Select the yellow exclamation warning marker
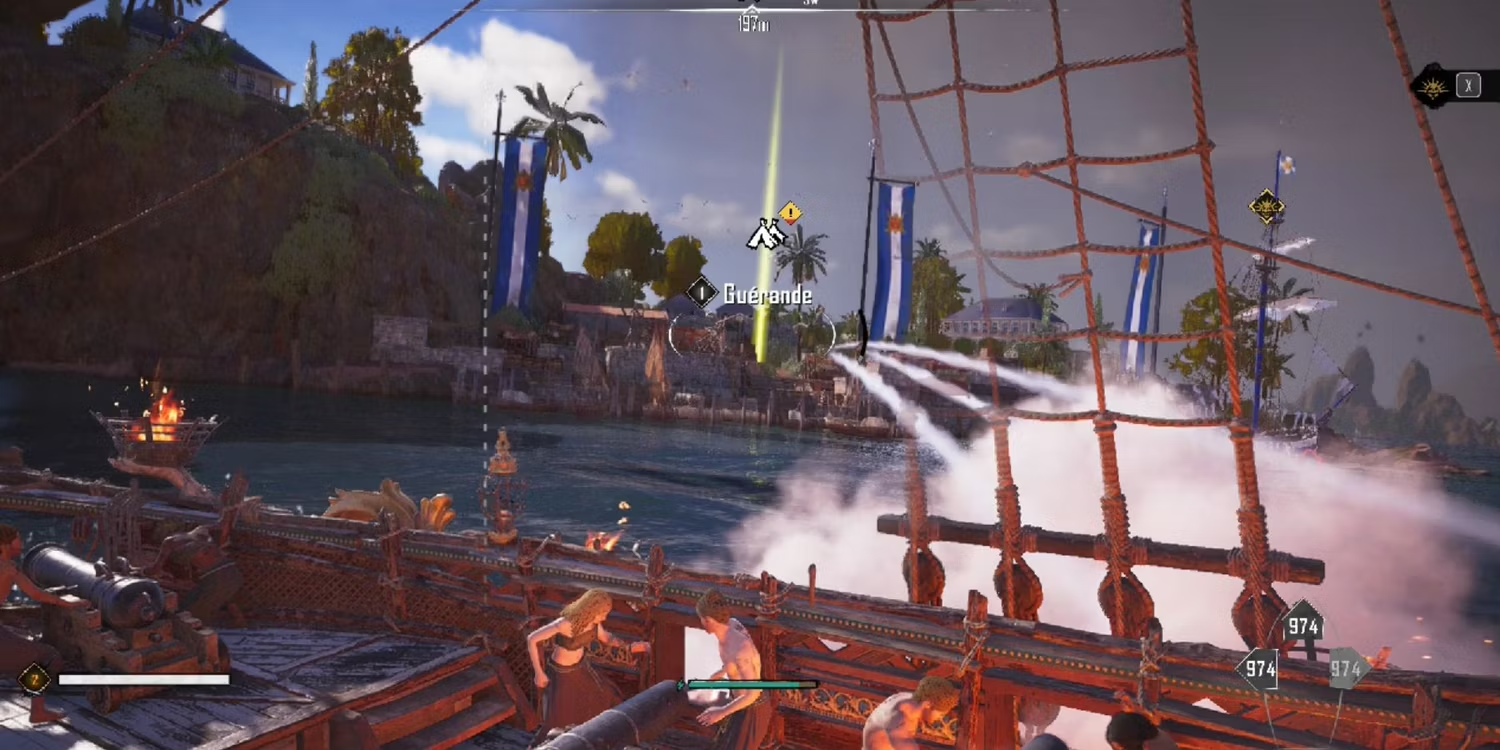 (790, 212)
